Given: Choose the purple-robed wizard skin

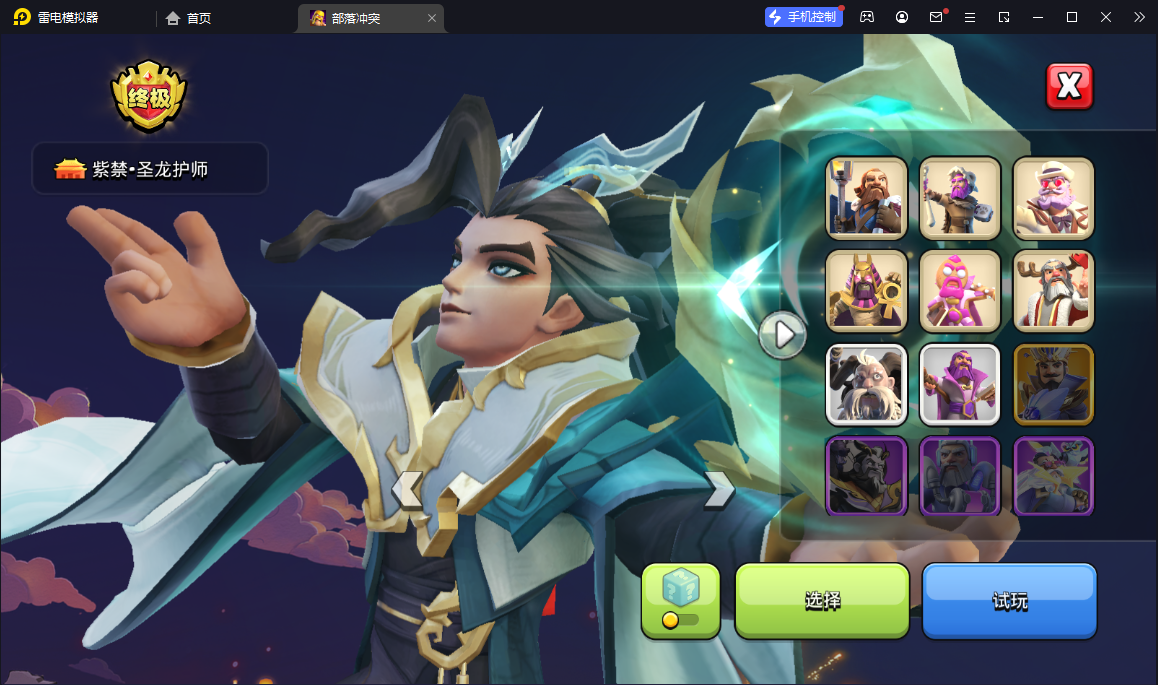Looking at the screenshot, I should click(x=960, y=384).
